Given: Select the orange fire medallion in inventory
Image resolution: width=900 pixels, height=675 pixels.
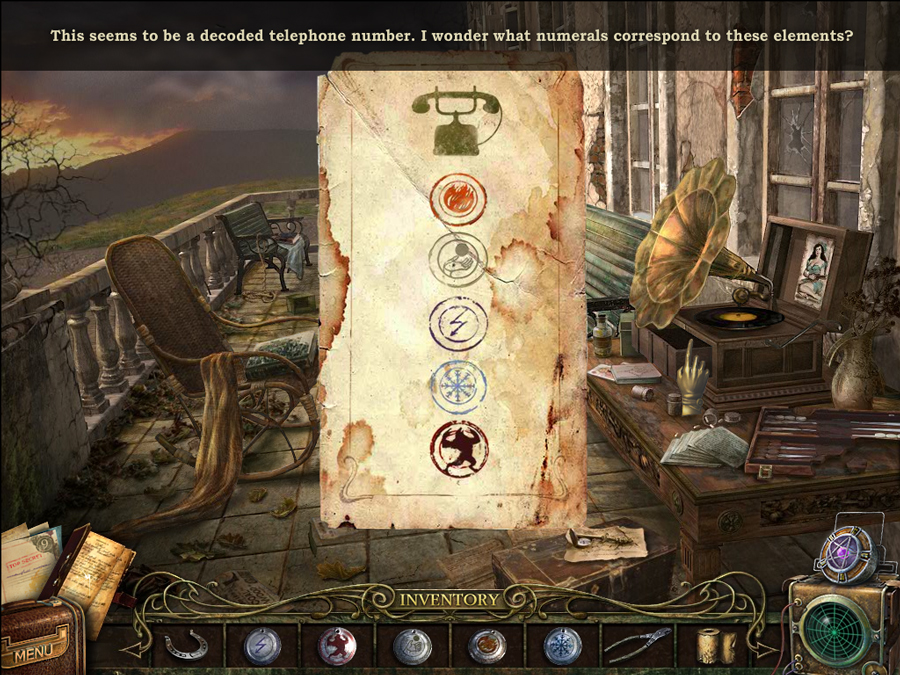Looking at the screenshot, I should tap(486, 646).
